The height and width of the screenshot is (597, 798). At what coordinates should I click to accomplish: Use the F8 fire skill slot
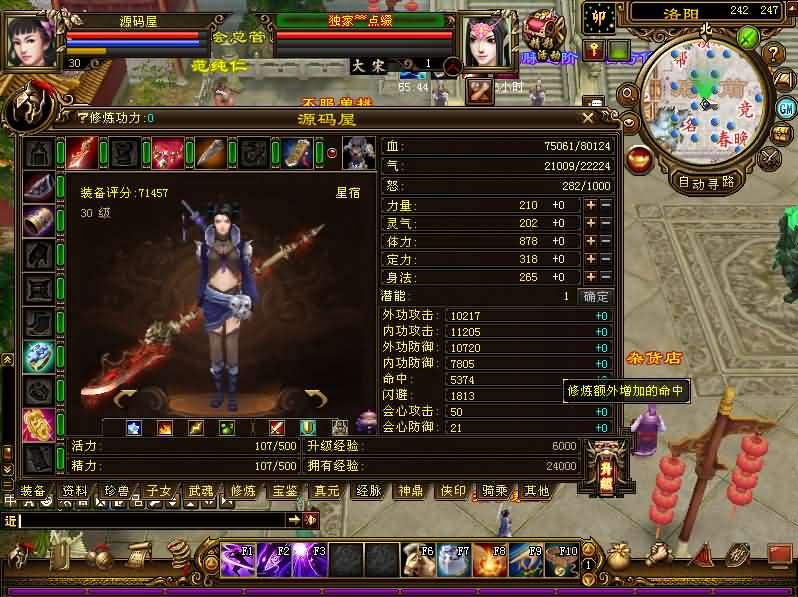click(491, 559)
